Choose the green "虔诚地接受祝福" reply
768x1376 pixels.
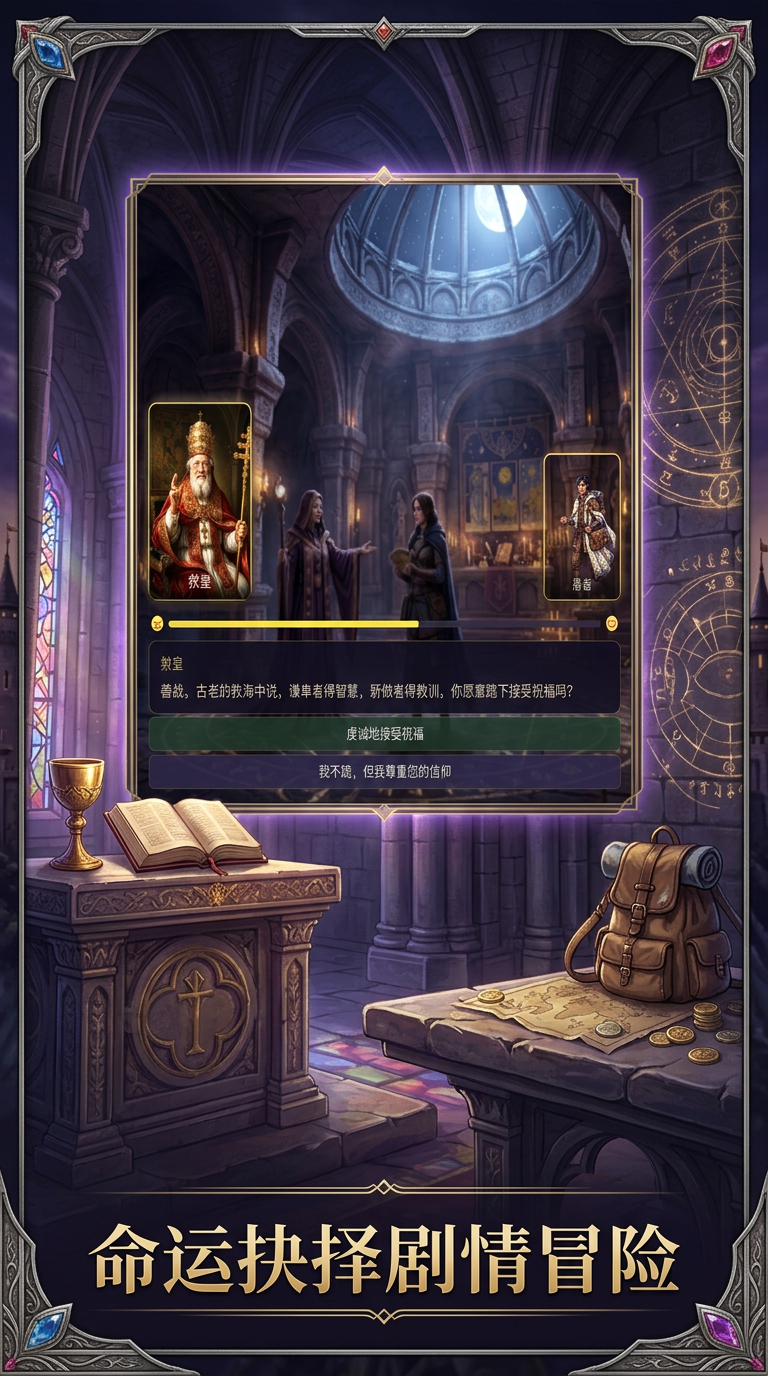coord(384,734)
